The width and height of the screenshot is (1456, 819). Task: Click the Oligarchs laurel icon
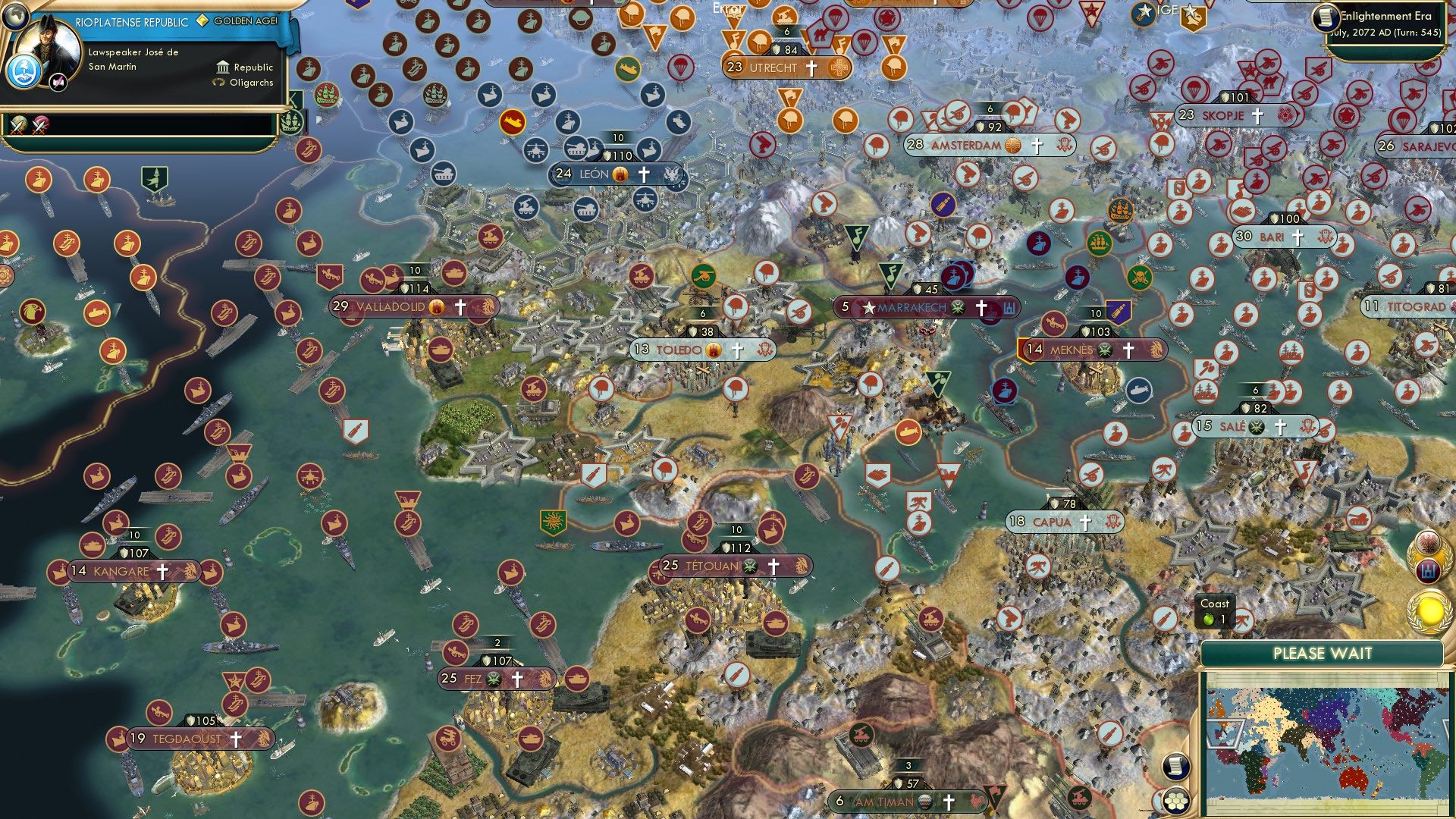pos(218,83)
